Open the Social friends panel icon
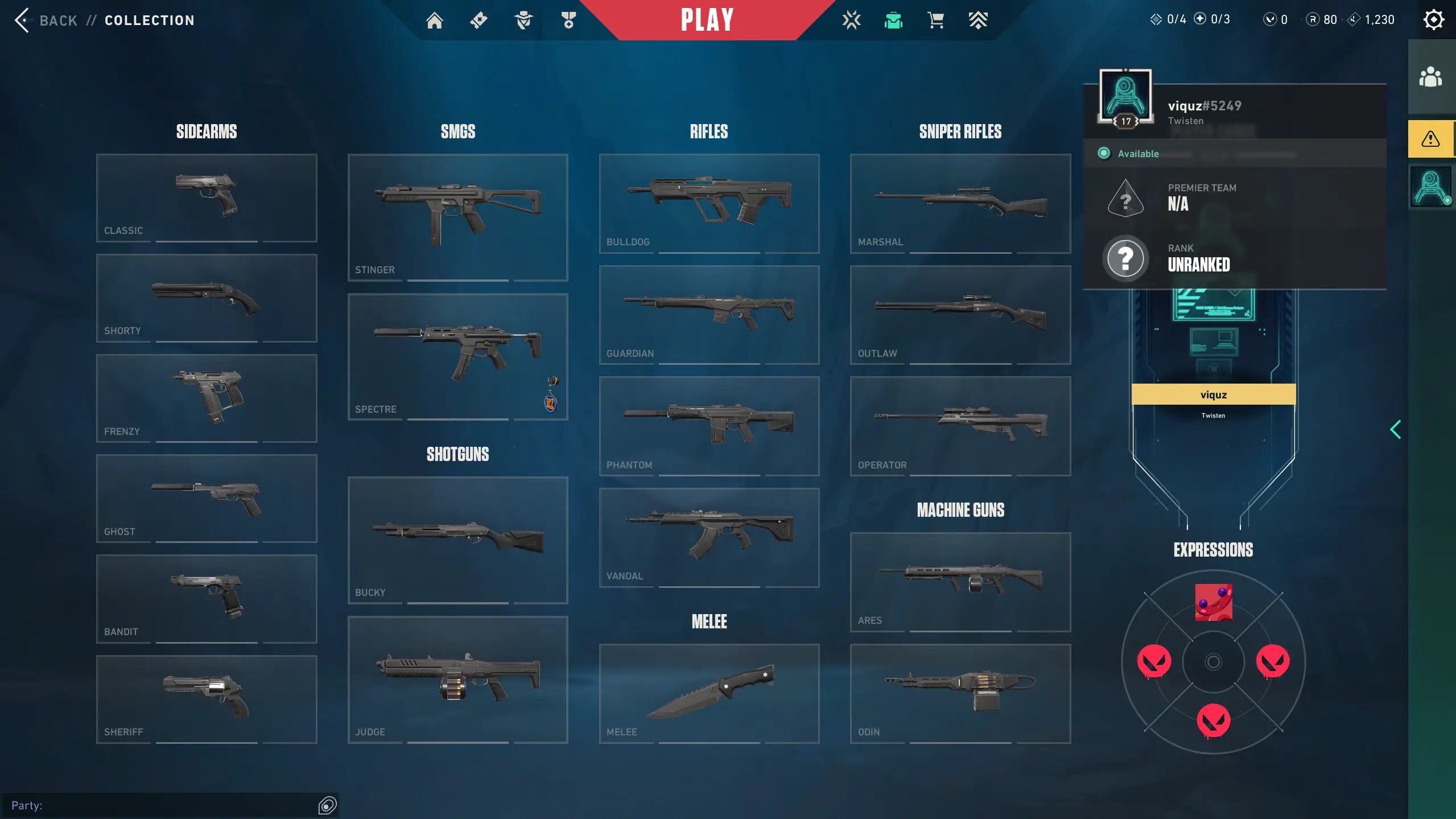Image resolution: width=1456 pixels, height=819 pixels. [x=1430, y=77]
